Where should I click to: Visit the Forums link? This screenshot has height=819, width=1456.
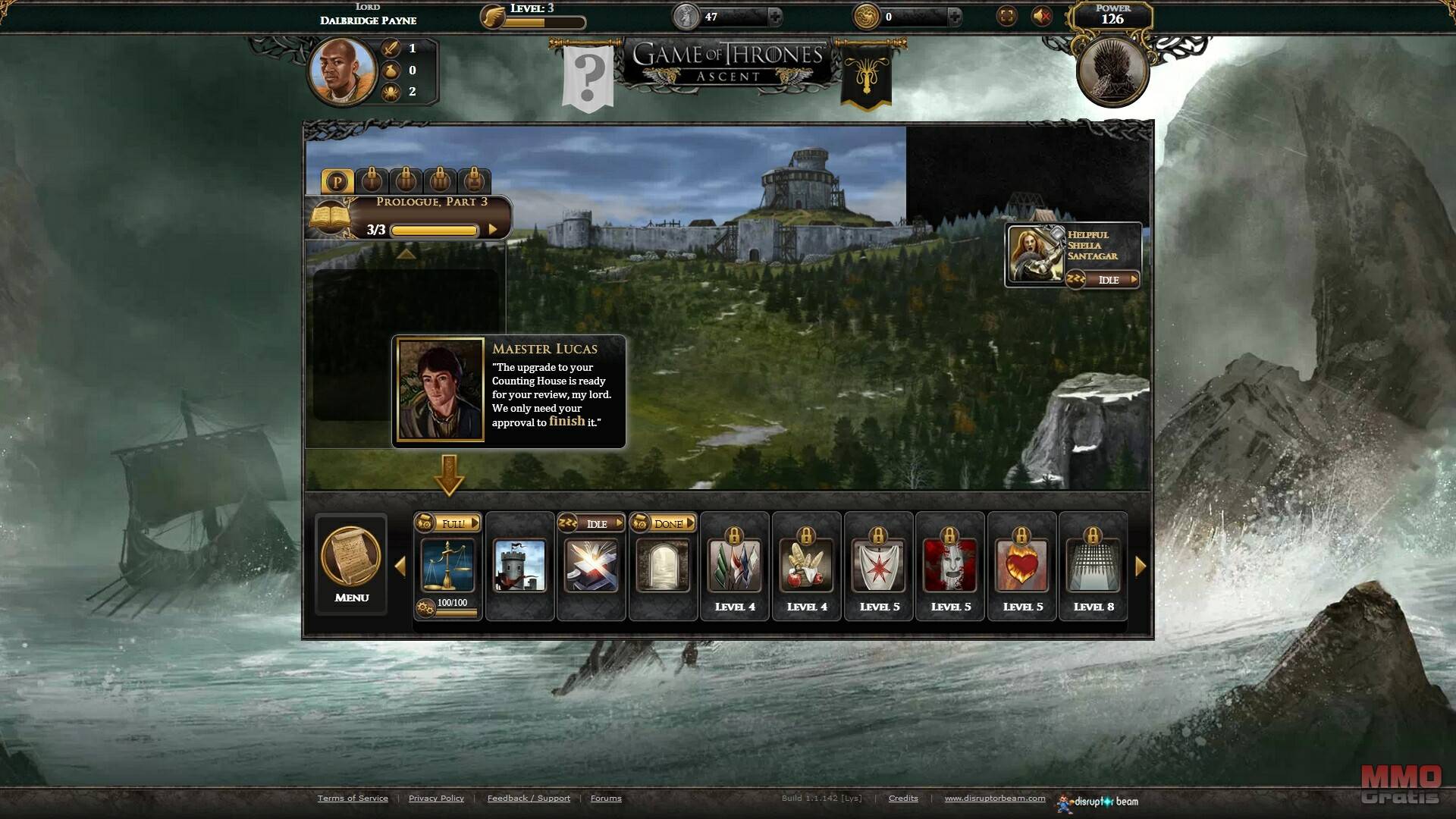[x=606, y=798]
